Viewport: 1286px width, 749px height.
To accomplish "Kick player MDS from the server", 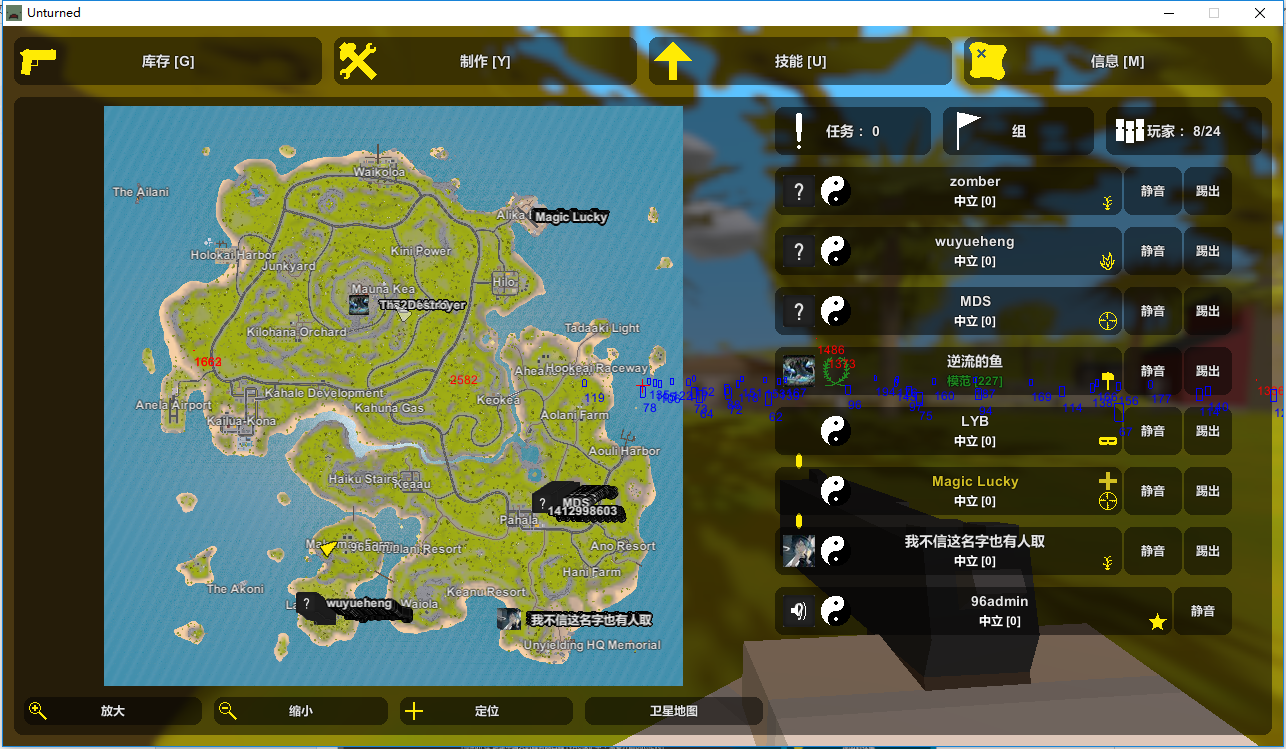I will [1208, 311].
